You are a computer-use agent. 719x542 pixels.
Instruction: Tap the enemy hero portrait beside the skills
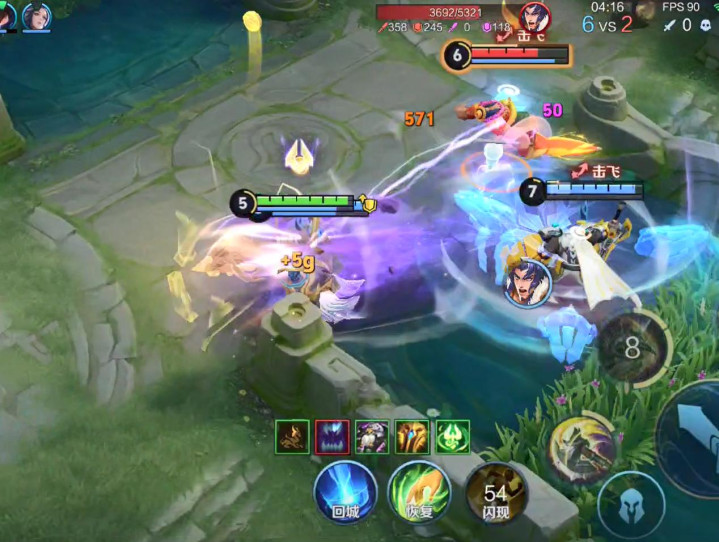527,281
